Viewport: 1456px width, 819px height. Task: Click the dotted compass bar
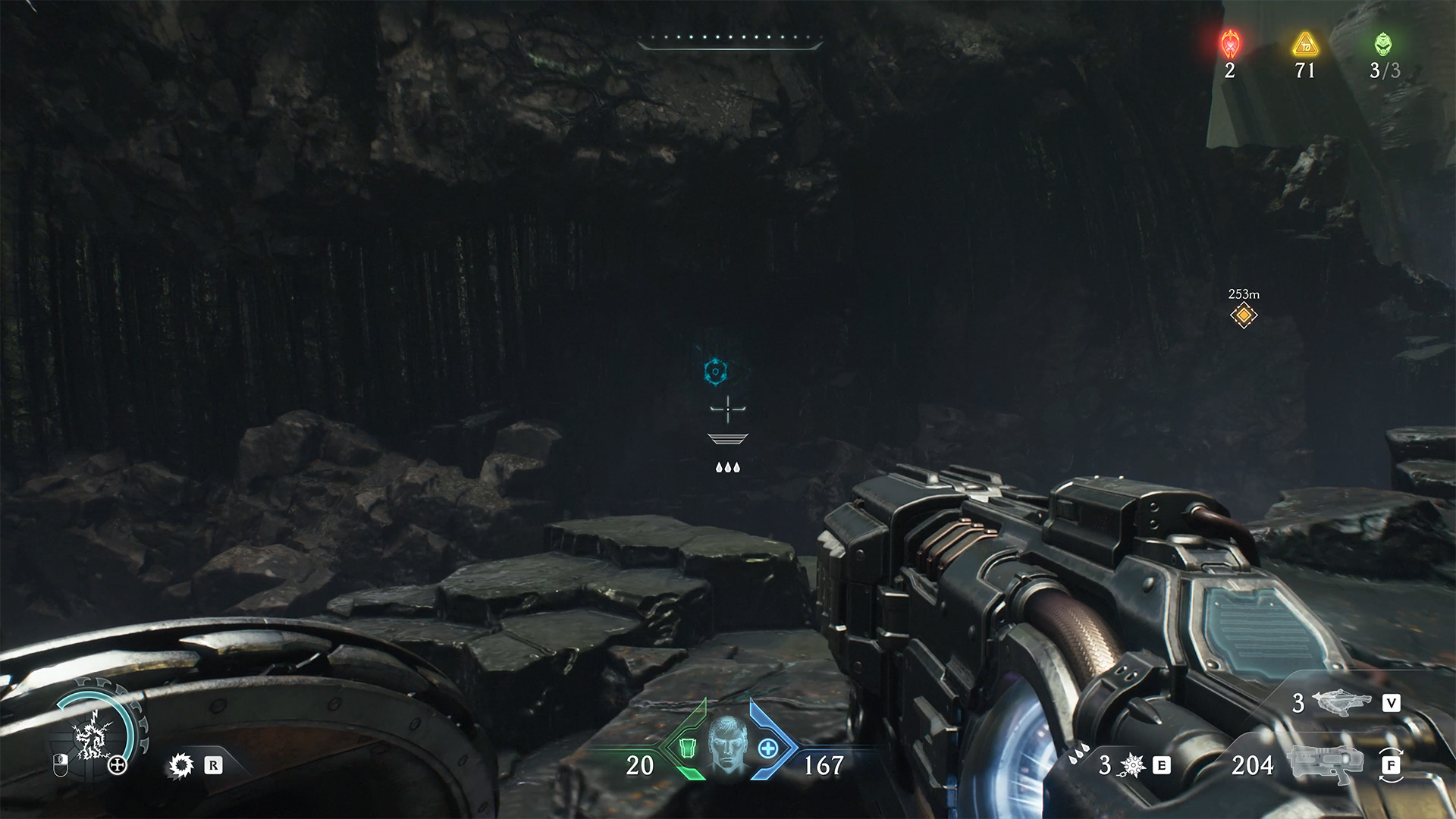(730, 38)
